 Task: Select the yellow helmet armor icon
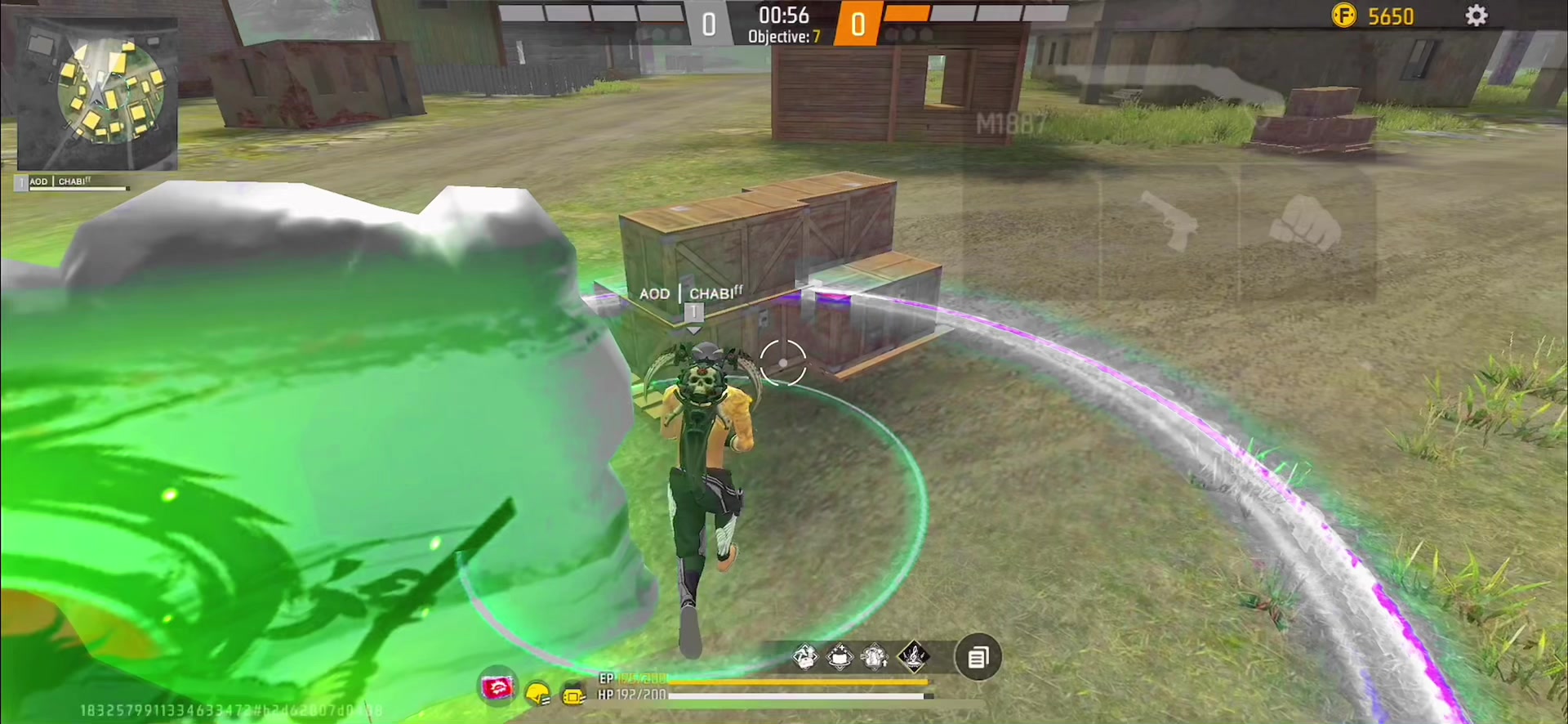[537, 695]
